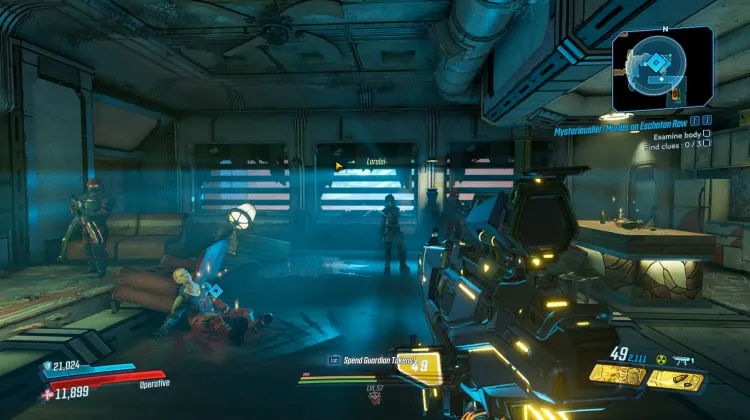Open the minimap in the corner

pos(662,66)
